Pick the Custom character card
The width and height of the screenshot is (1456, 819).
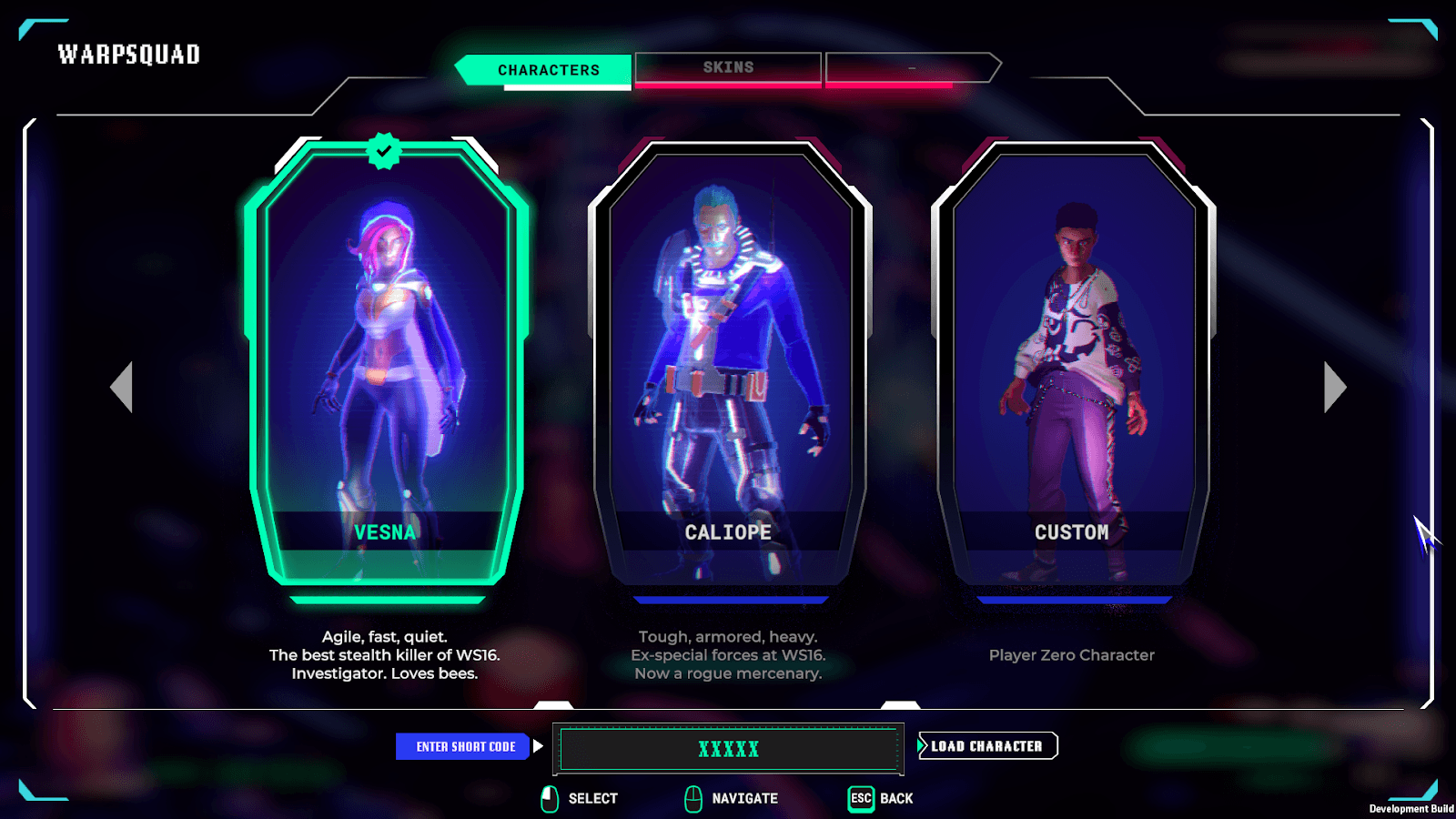point(1073,364)
